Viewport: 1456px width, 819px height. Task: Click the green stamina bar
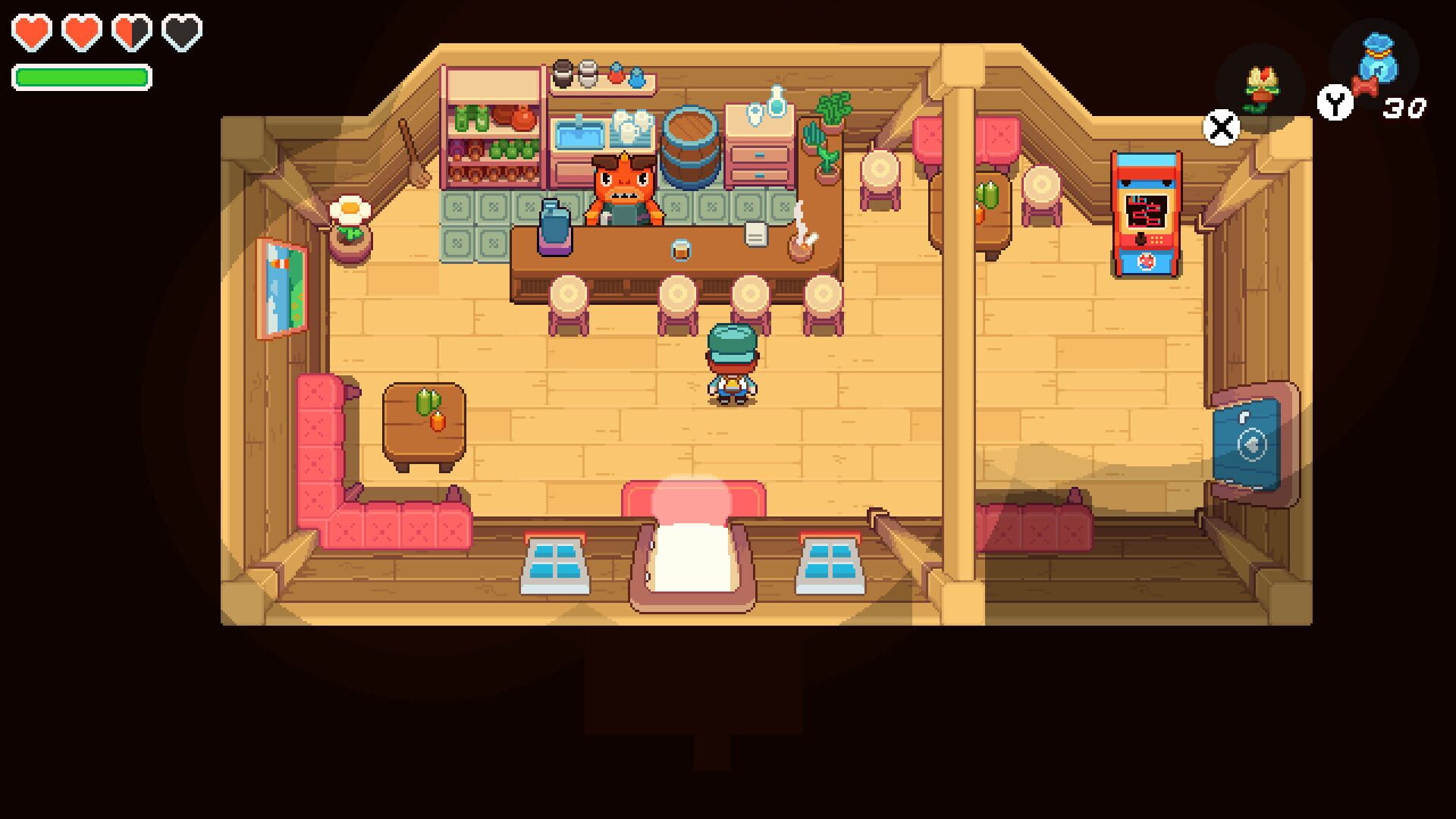click(80, 76)
